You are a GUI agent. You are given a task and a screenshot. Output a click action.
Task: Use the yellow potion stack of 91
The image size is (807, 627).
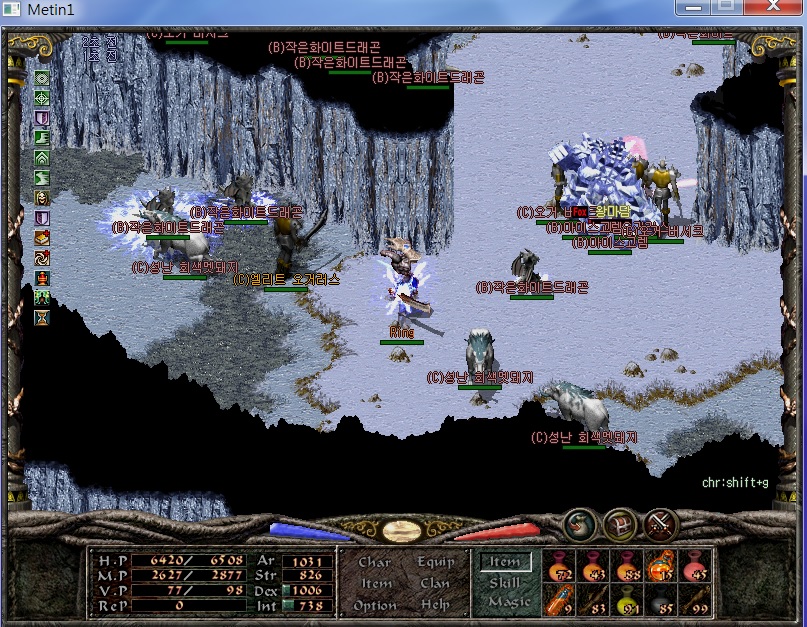[x=628, y=599]
